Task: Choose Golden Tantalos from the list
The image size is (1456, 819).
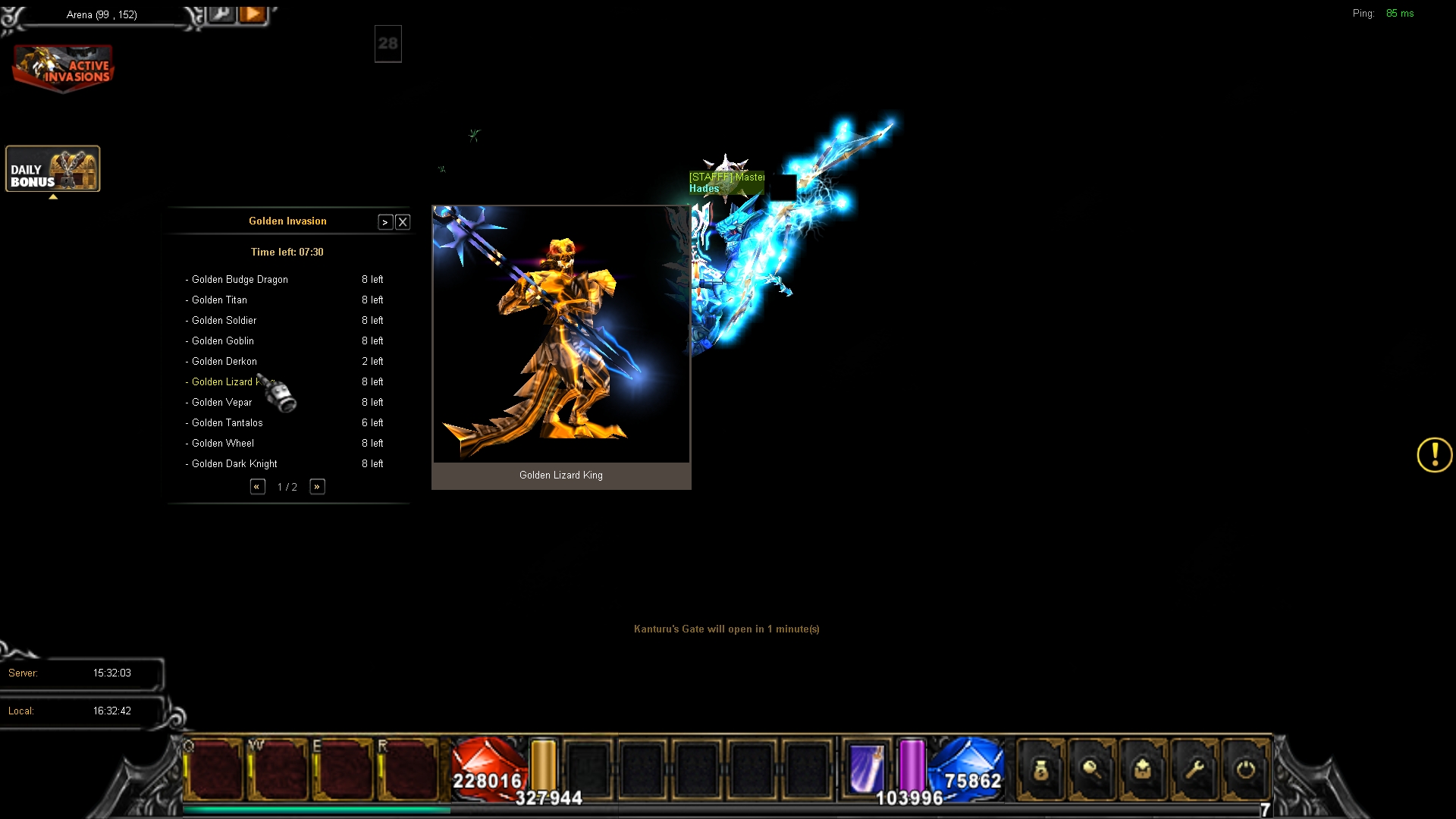Action: tap(227, 423)
